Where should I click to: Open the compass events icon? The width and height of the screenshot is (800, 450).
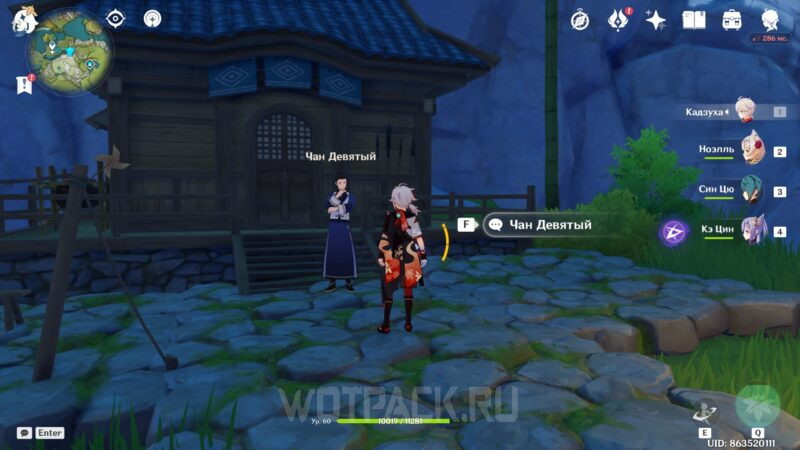point(580,20)
